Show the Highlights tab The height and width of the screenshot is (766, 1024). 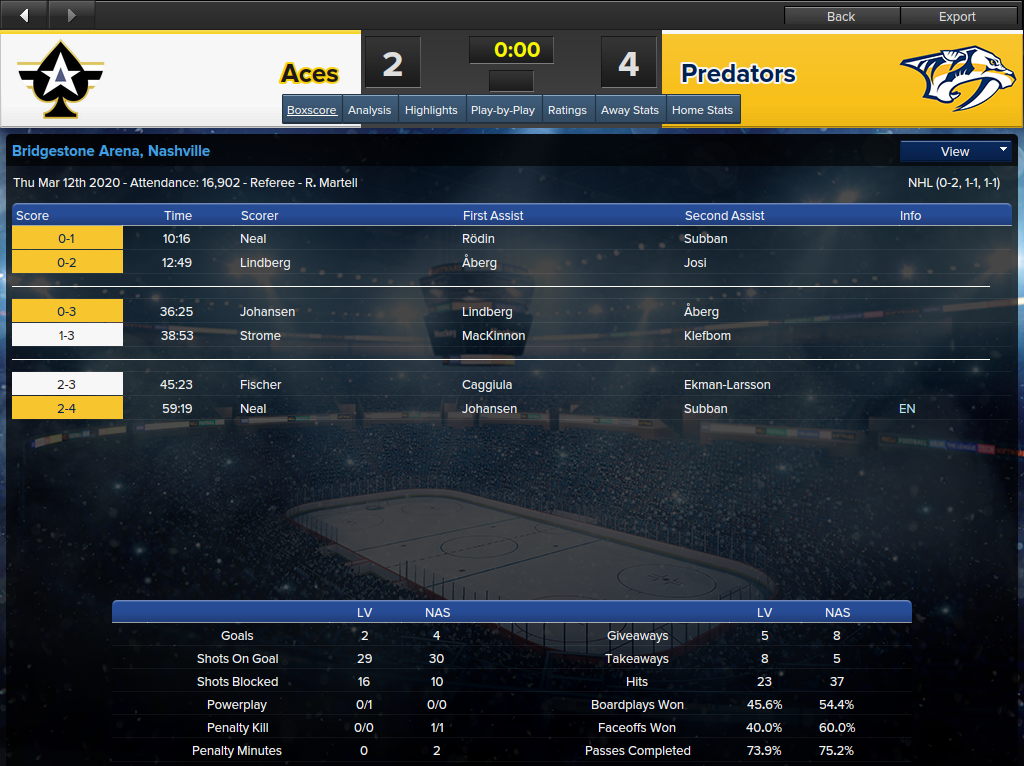[x=431, y=110]
